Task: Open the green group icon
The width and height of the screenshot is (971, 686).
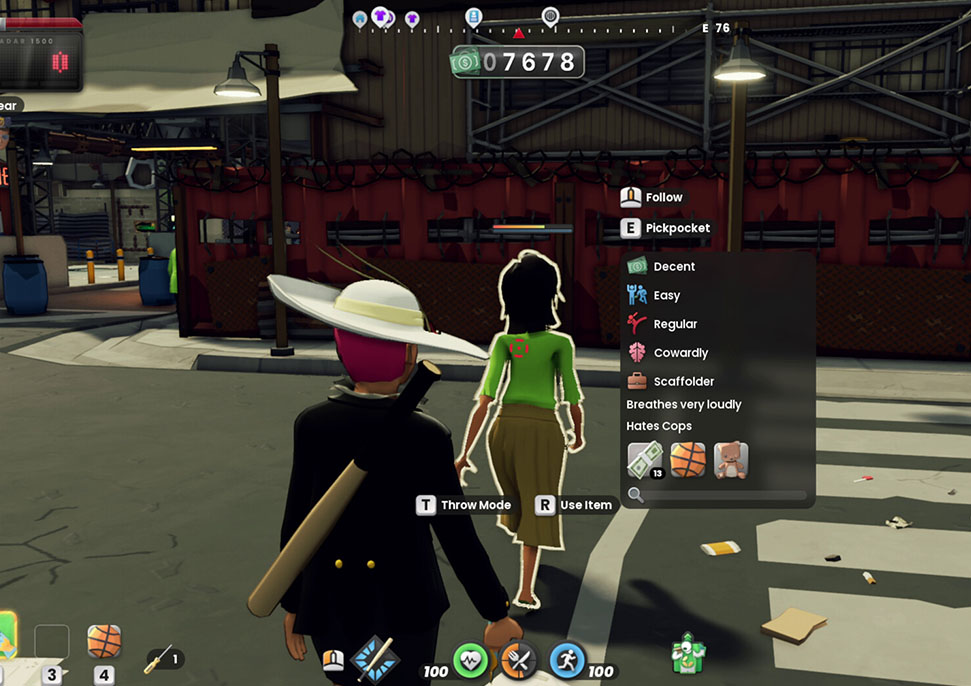Action: pos(689,653)
